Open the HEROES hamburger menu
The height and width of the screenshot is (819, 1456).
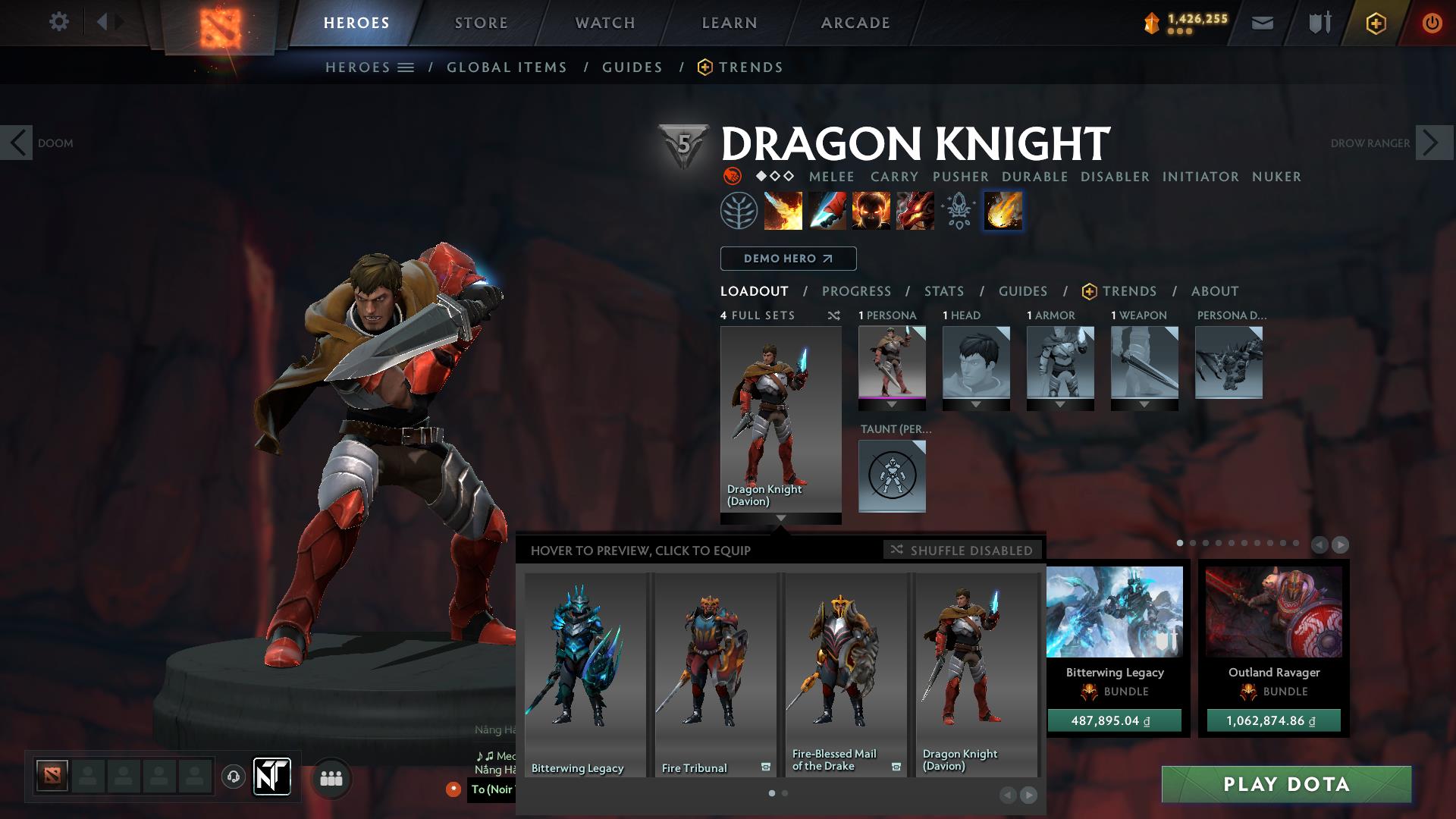(406, 67)
